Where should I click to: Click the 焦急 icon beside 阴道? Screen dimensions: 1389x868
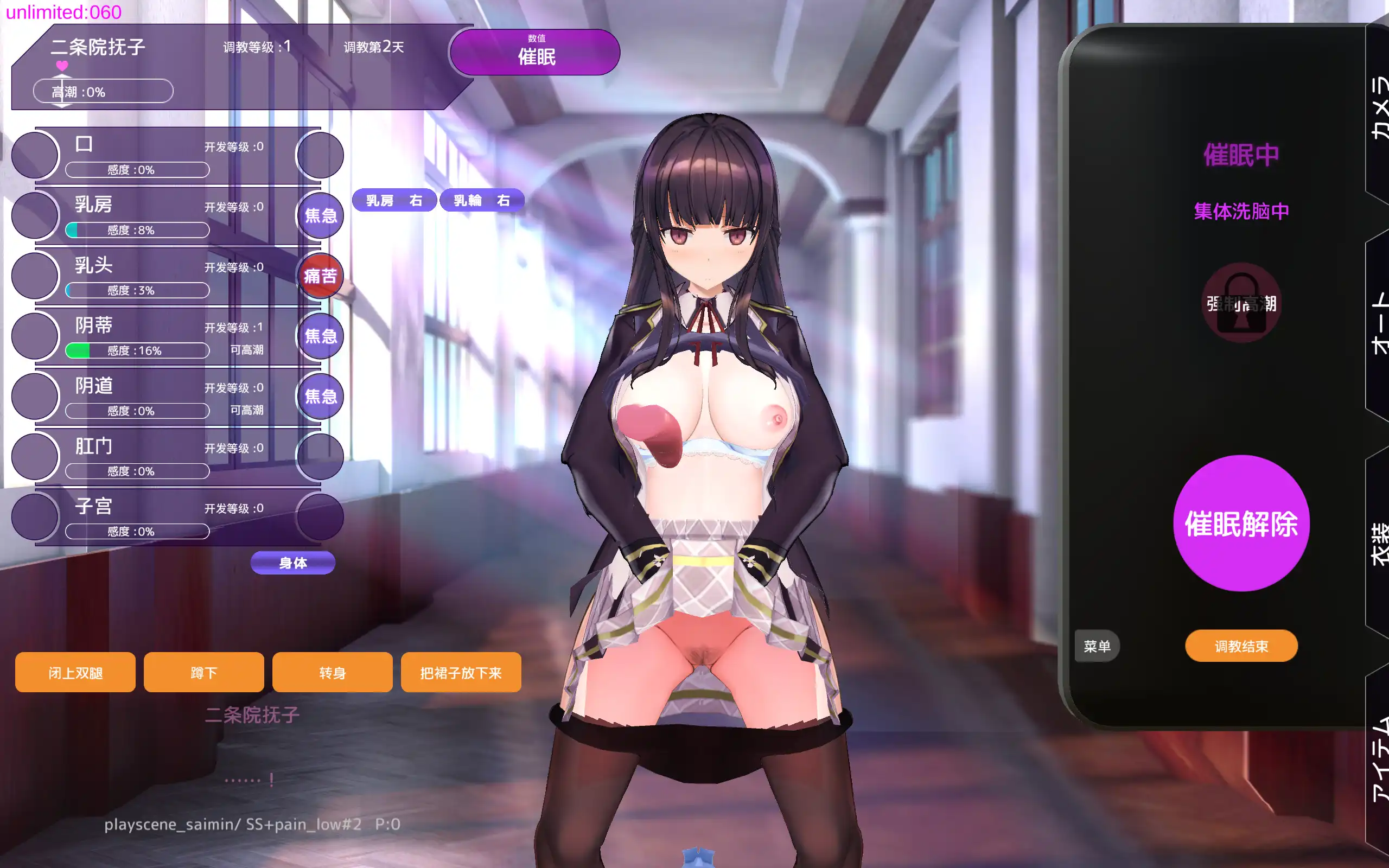tap(320, 396)
